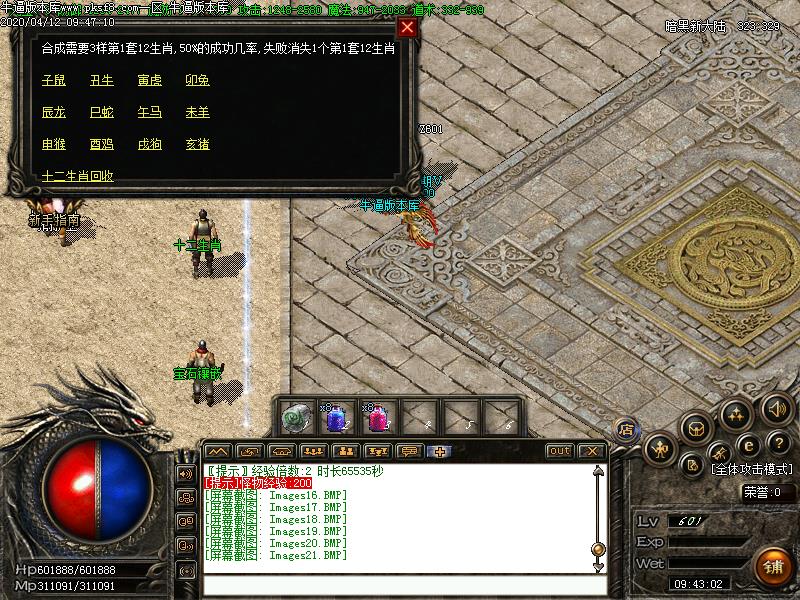Choose the 子鼠 zodiac option
Screen dimensions: 800x600
click(x=53, y=80)
